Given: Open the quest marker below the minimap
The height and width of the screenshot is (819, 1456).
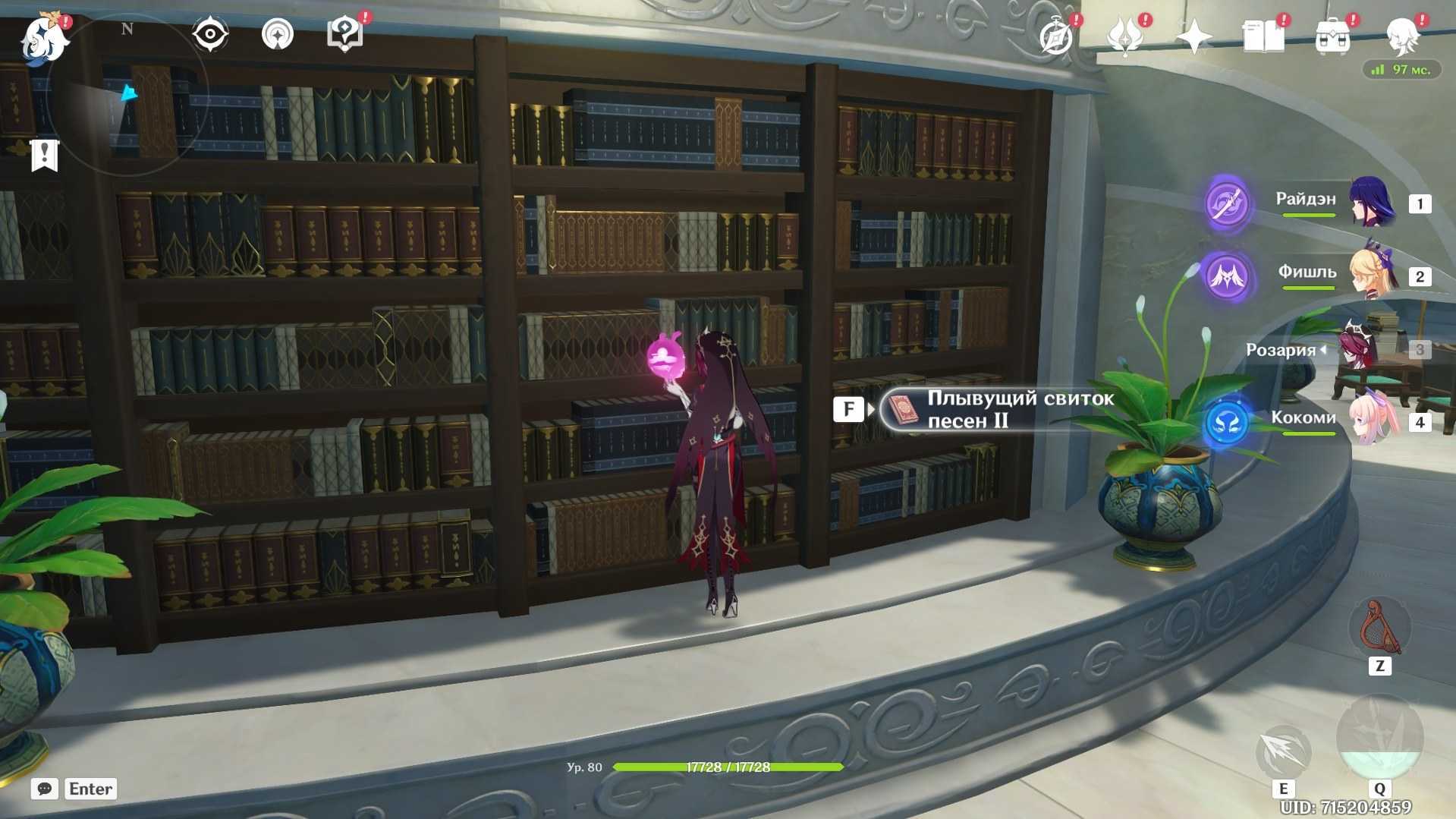Looking at the screenshot, I should 45,156.
